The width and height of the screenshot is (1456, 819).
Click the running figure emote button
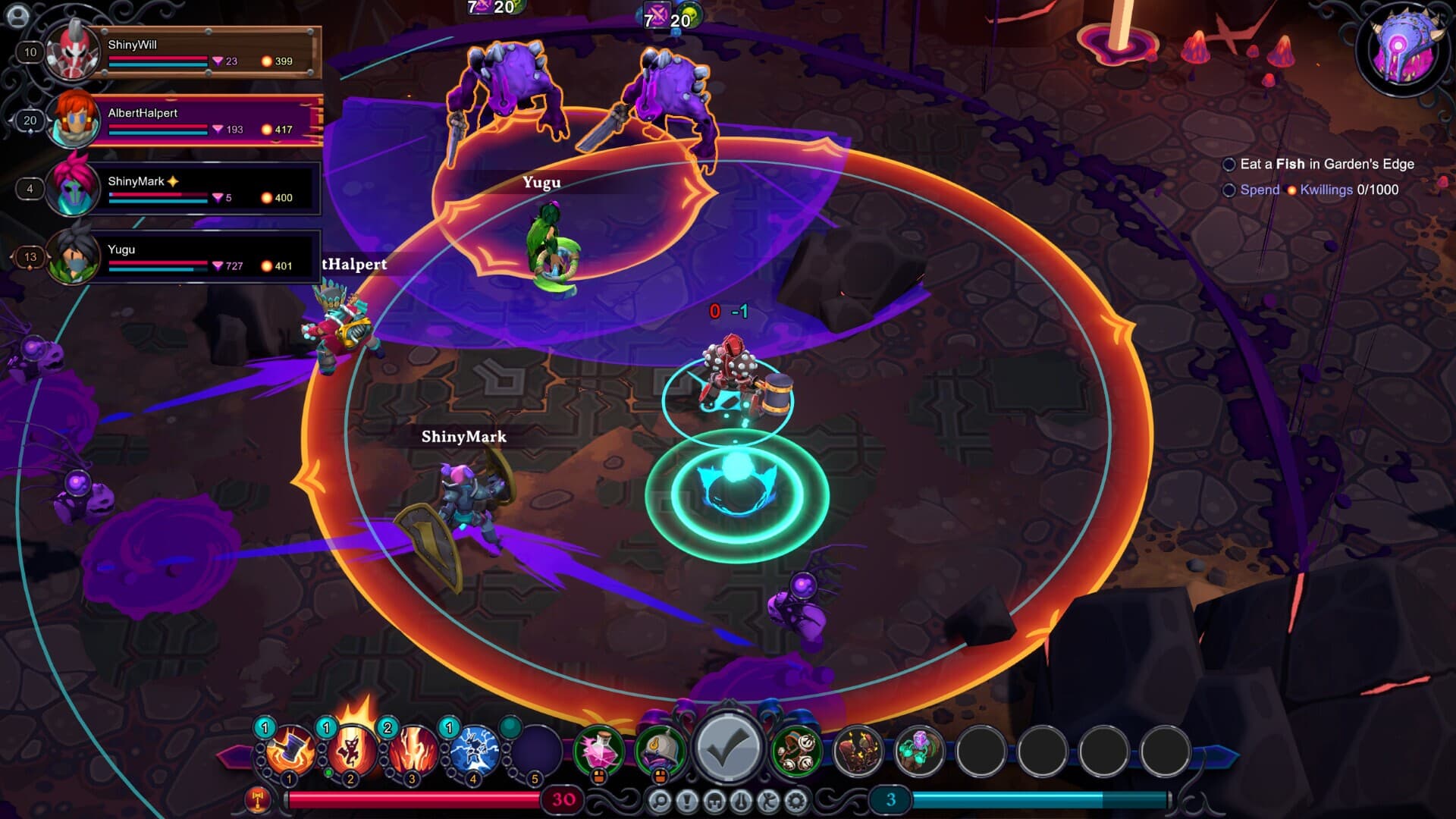pos(768,801)
